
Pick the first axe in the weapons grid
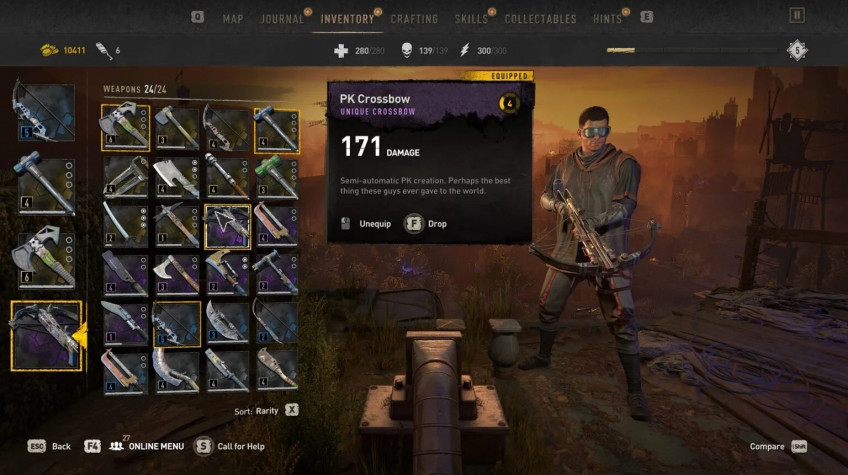click(125, 128)
